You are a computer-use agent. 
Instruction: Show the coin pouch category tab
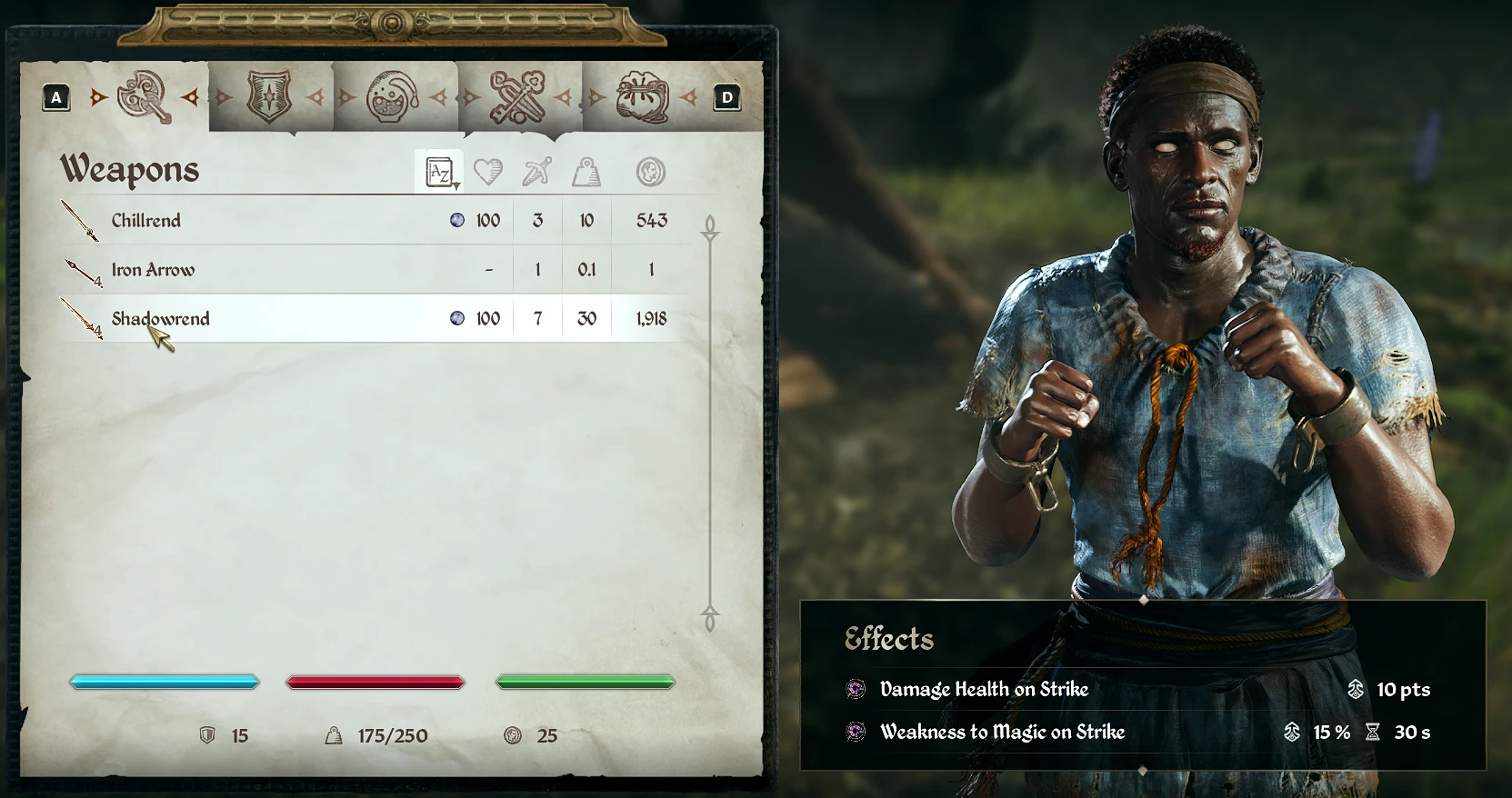click(x=642, y=97)
